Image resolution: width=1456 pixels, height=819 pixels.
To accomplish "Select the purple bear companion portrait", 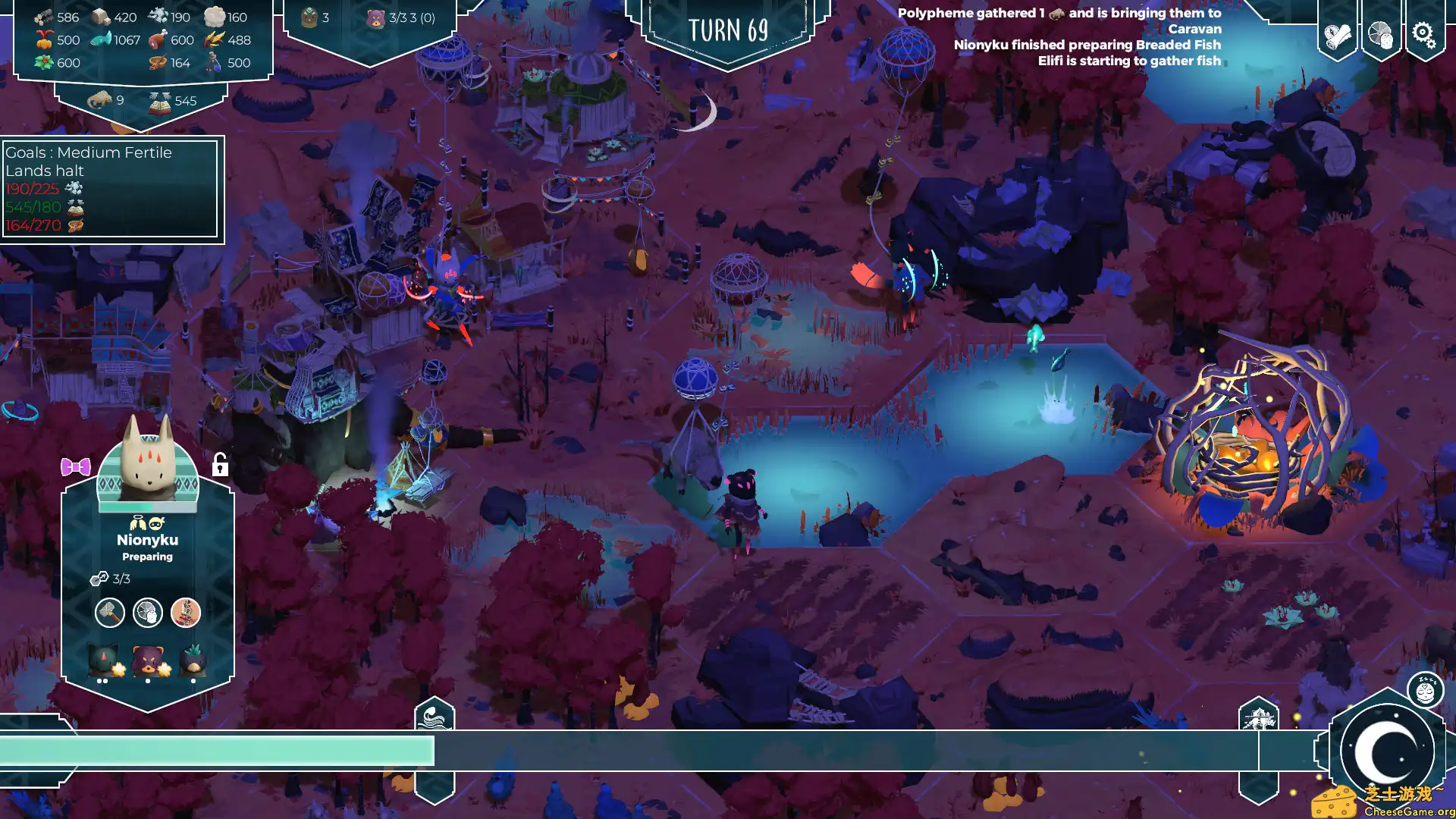I will click(148, 661).
